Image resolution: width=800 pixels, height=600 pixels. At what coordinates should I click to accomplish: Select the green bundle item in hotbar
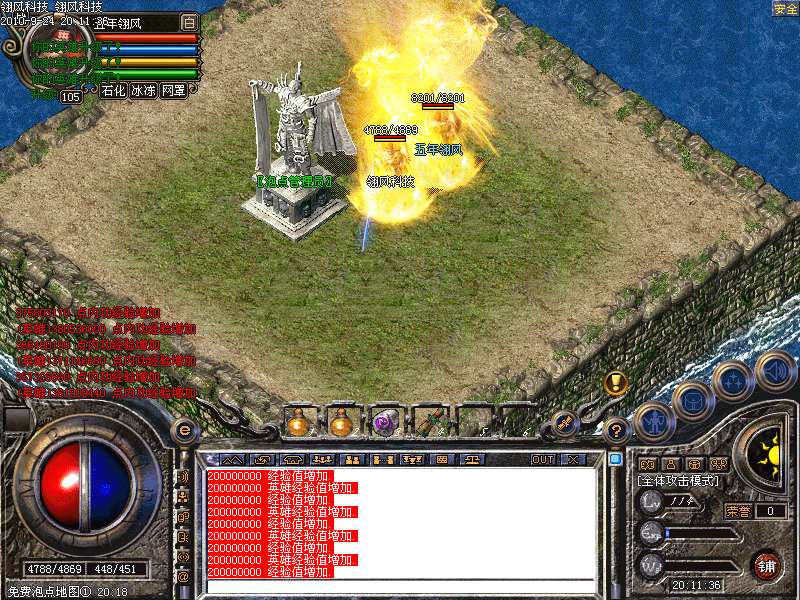tap(431, 422)
